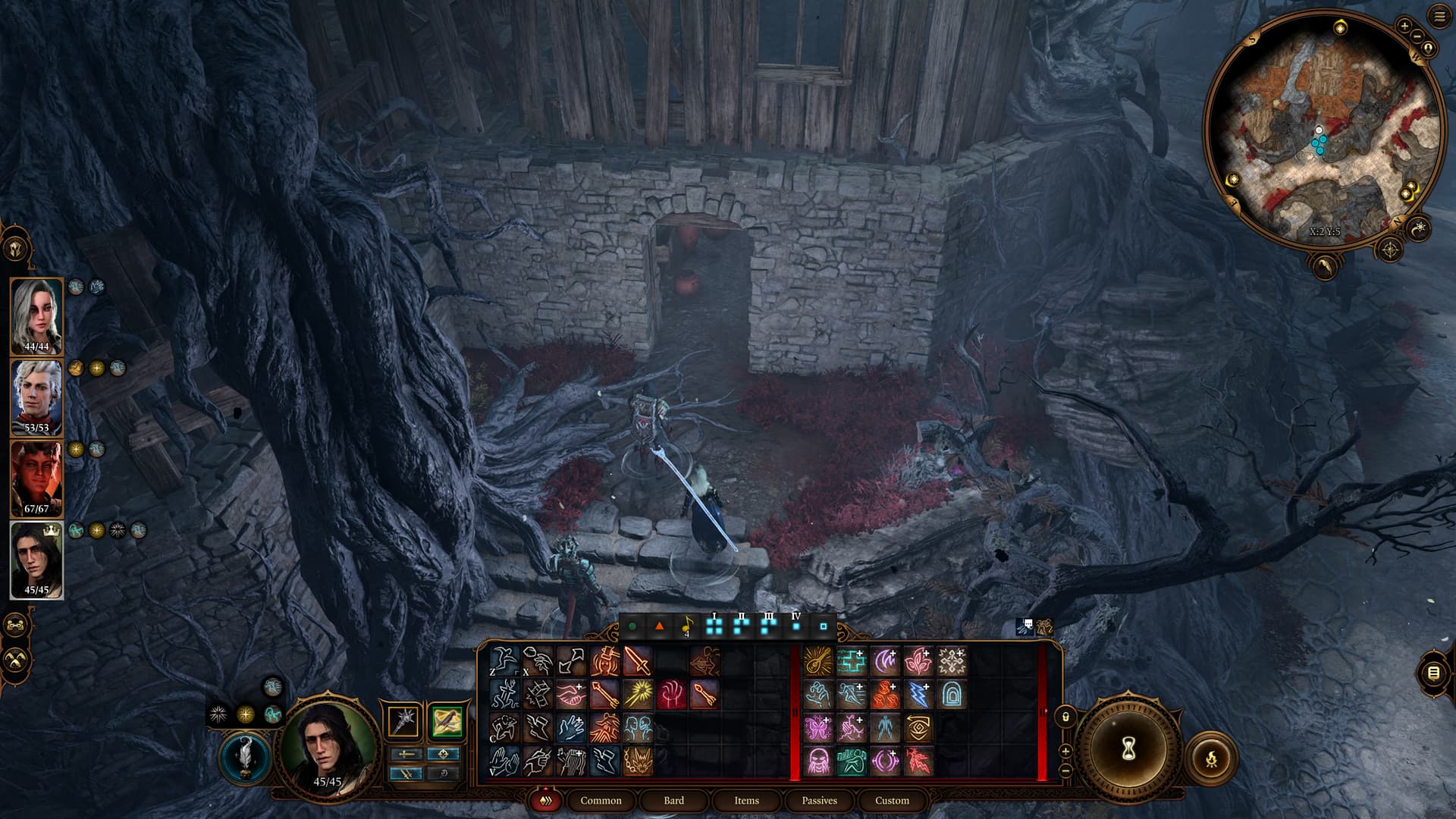Show the Items hotbar tab

[x=746, y=800]
